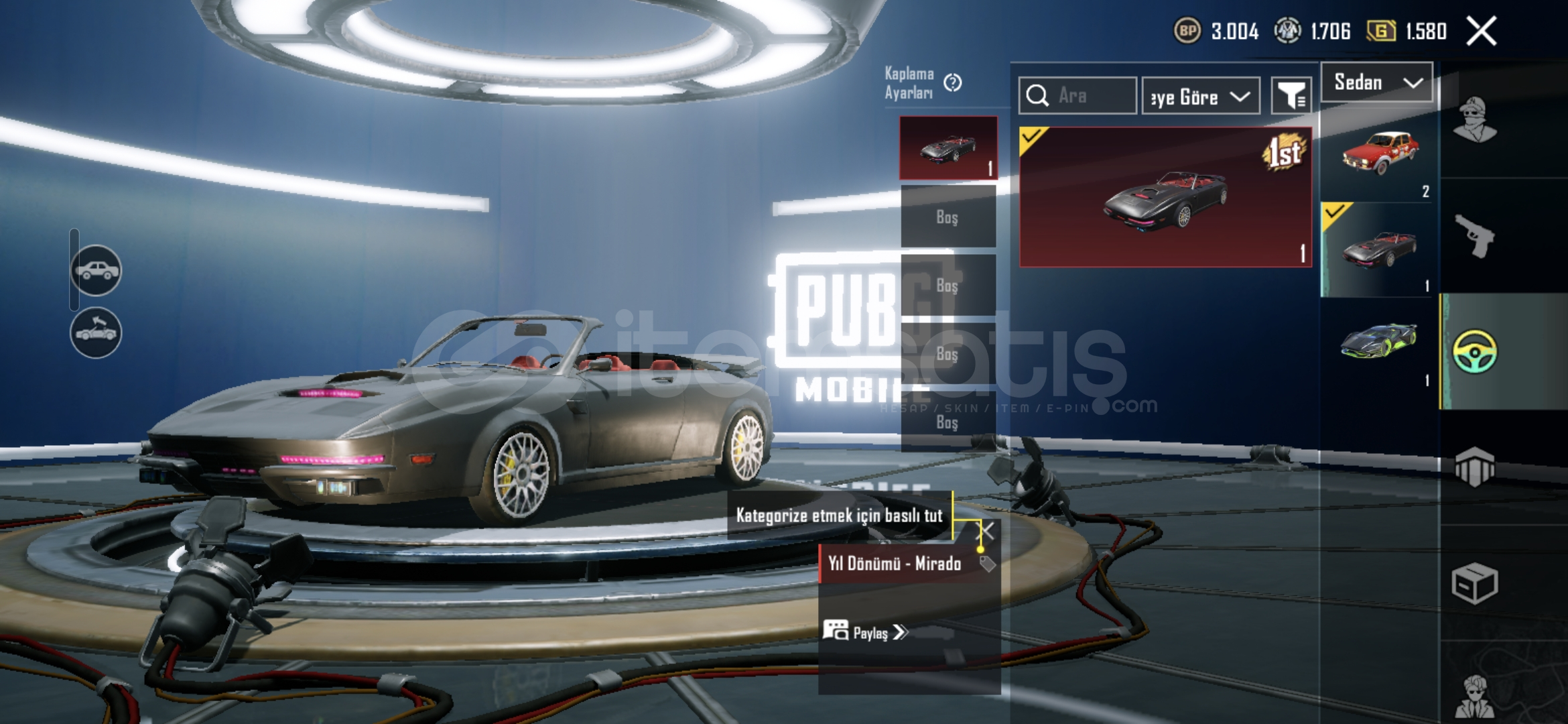This screenshot has height=724, width=1568.
Task: Toggle the open-doors car view
Action: click(x=96, y=333)
